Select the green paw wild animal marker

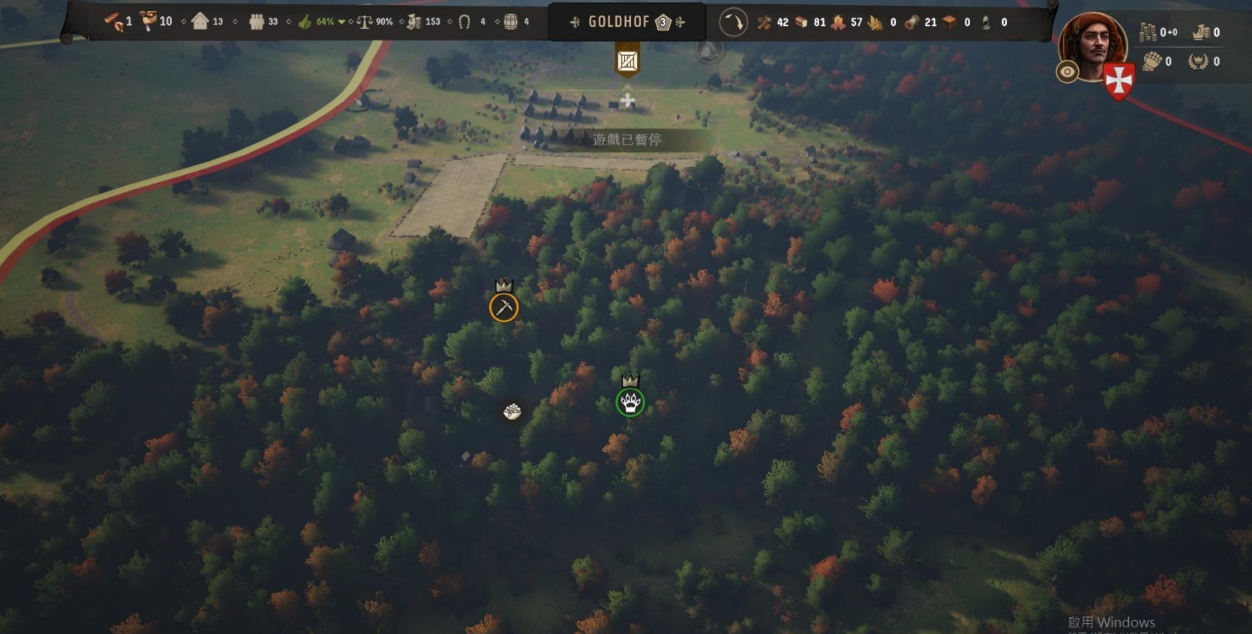point(630,403)
